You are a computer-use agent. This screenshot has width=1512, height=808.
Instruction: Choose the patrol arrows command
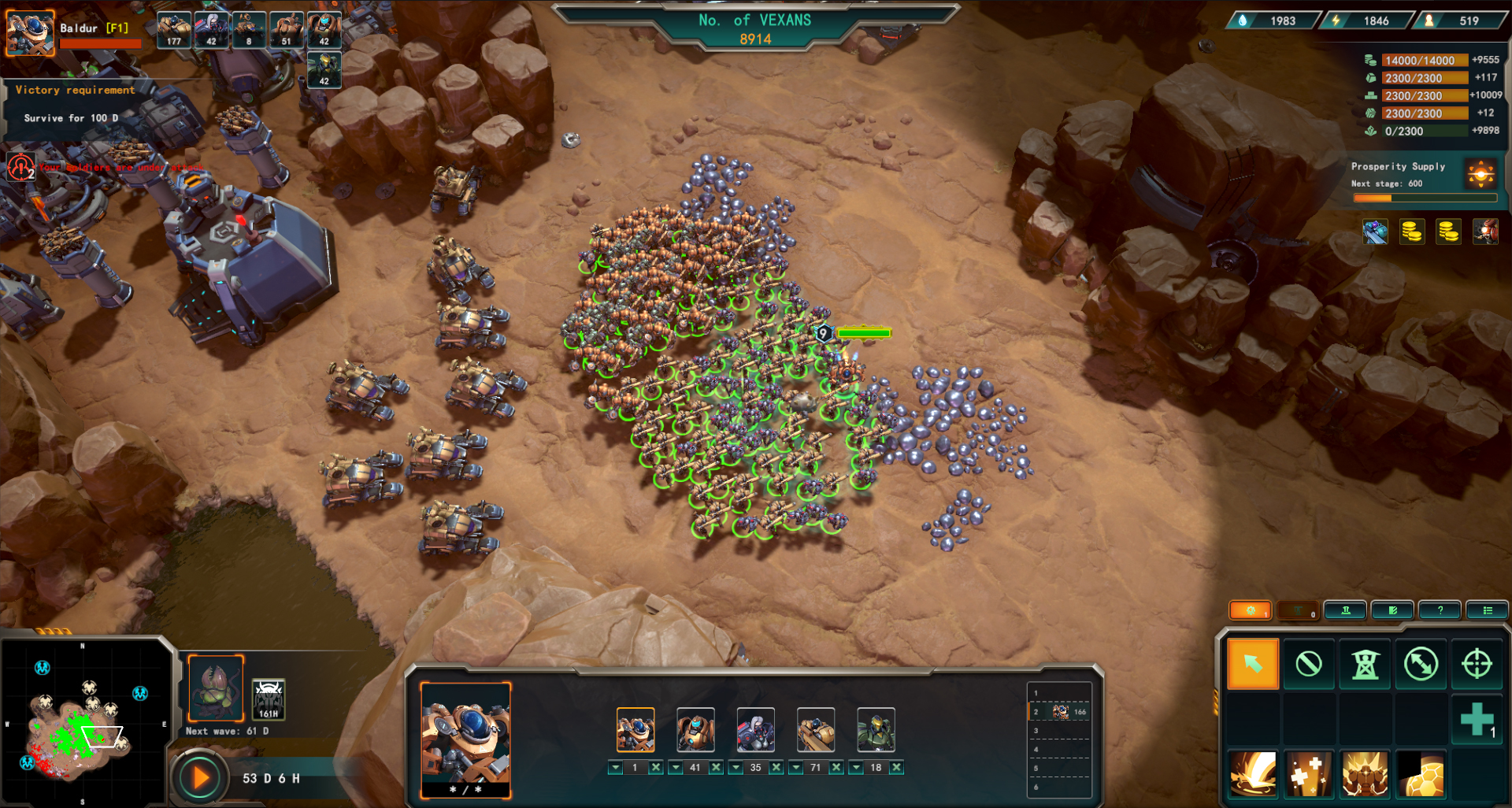coord(1421,664)
